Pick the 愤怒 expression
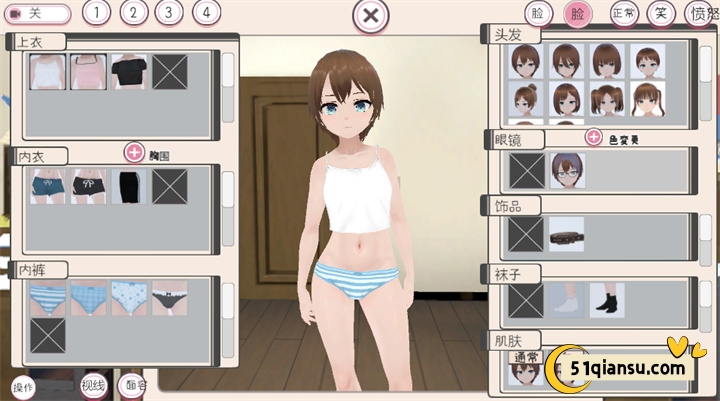This screenshot has width=720, height=401. pyautogui.click(x=701, y=13)
